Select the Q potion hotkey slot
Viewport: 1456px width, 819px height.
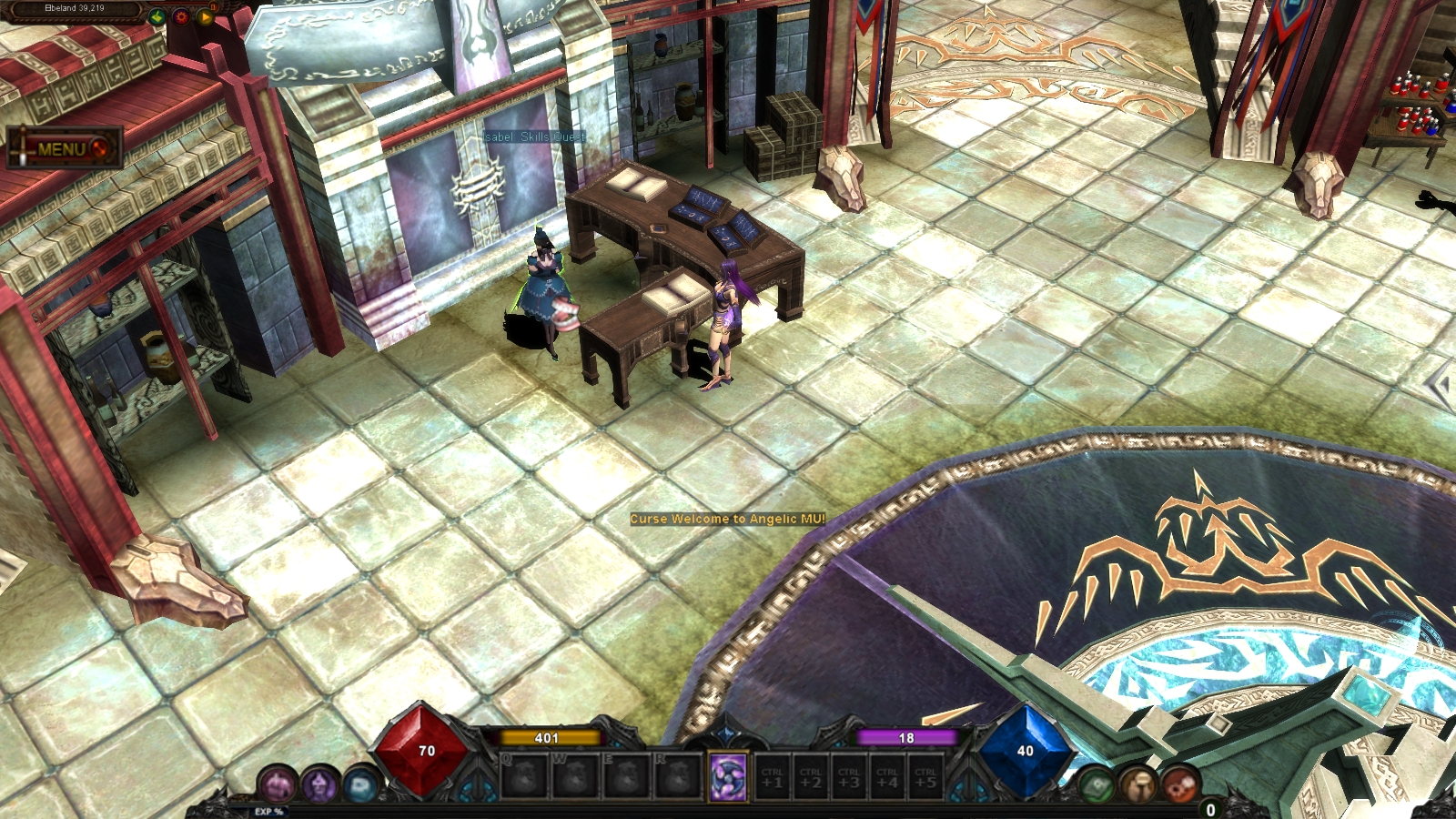(524, 778)
